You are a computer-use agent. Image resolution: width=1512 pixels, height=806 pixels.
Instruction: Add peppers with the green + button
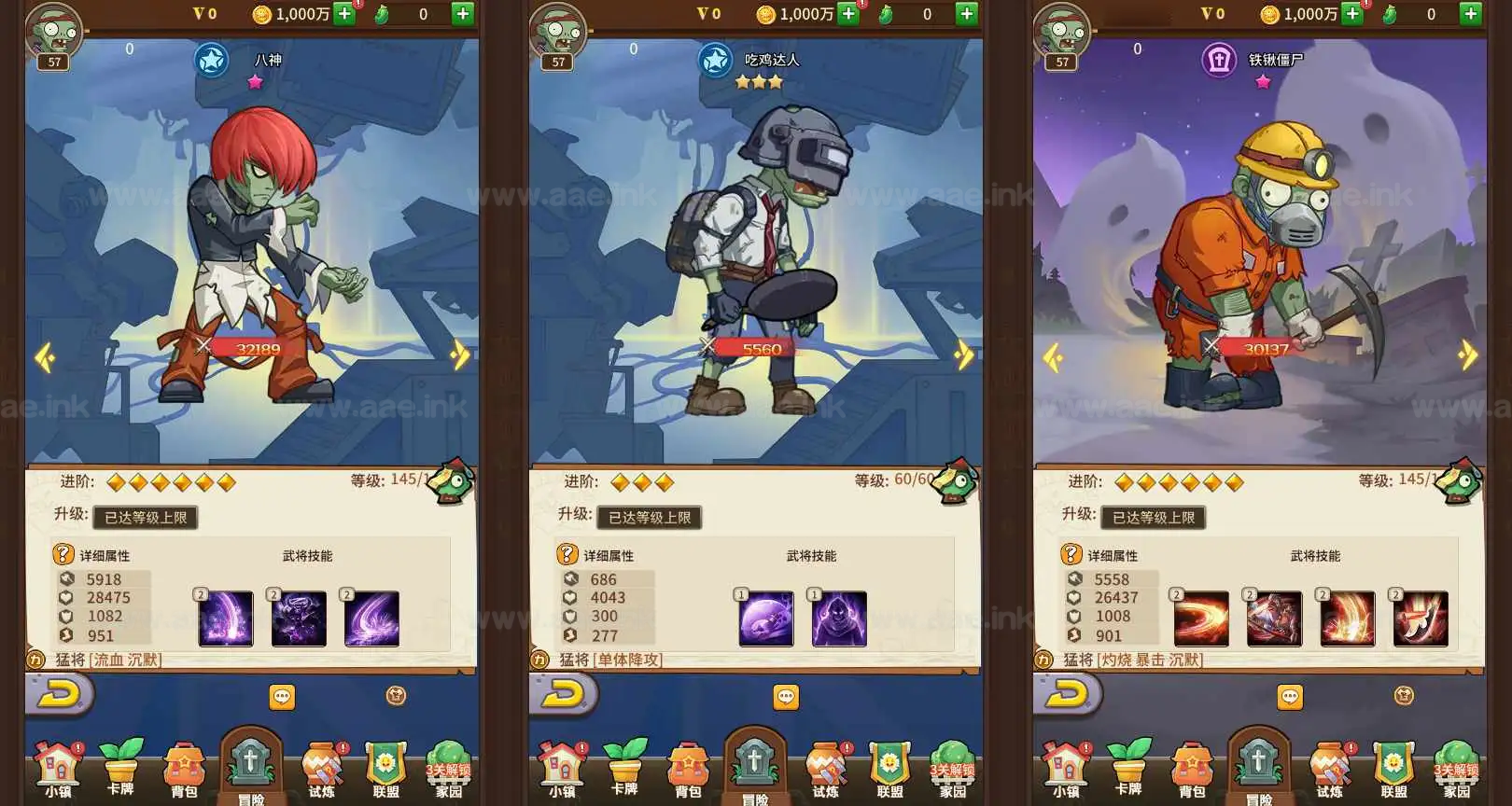point(462,14)
